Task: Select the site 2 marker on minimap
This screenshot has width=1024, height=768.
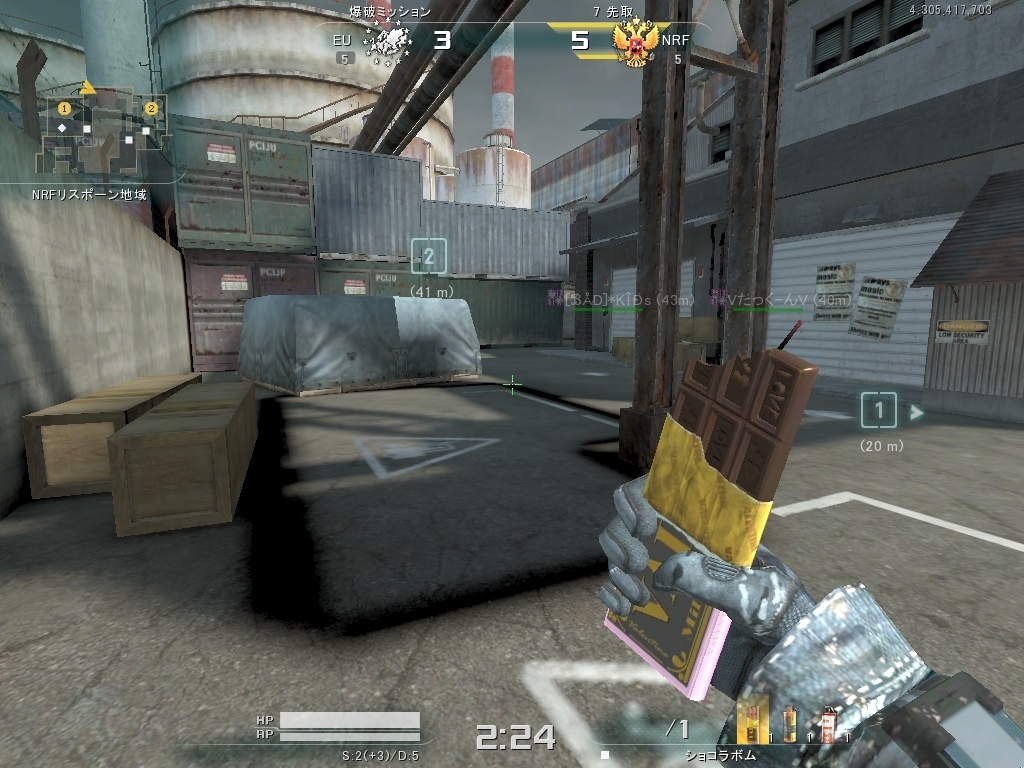Action: (x=151, y=108)
